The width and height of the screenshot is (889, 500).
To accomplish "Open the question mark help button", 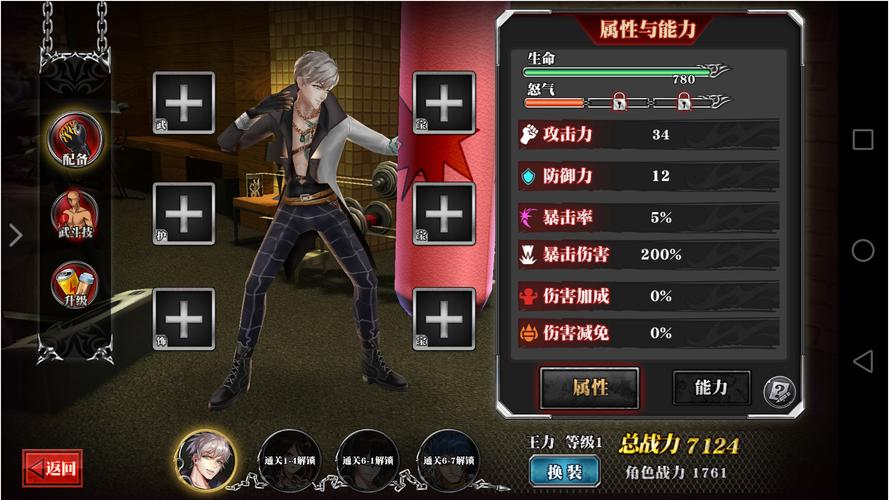I will point(777,391).
